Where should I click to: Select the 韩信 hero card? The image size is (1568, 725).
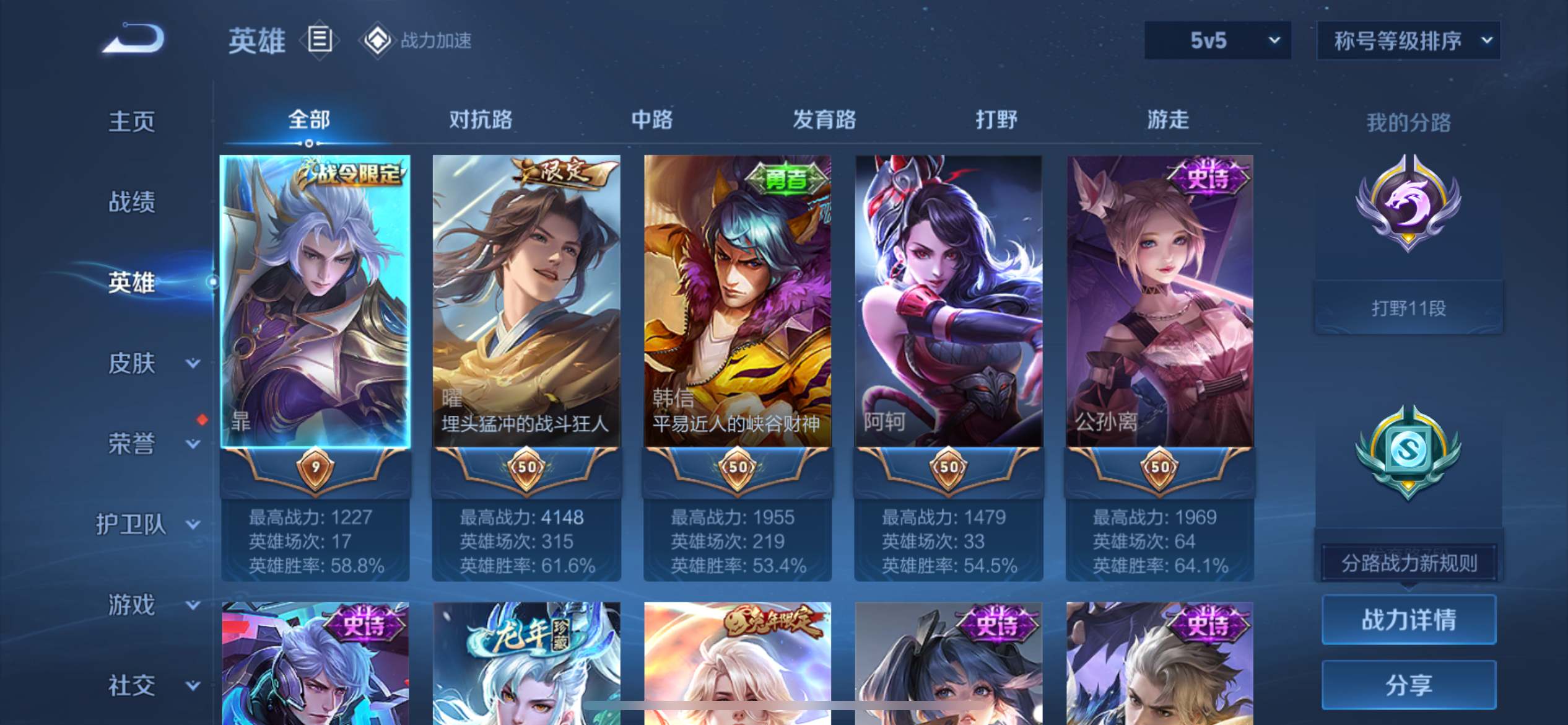click(x=737, y=301)
